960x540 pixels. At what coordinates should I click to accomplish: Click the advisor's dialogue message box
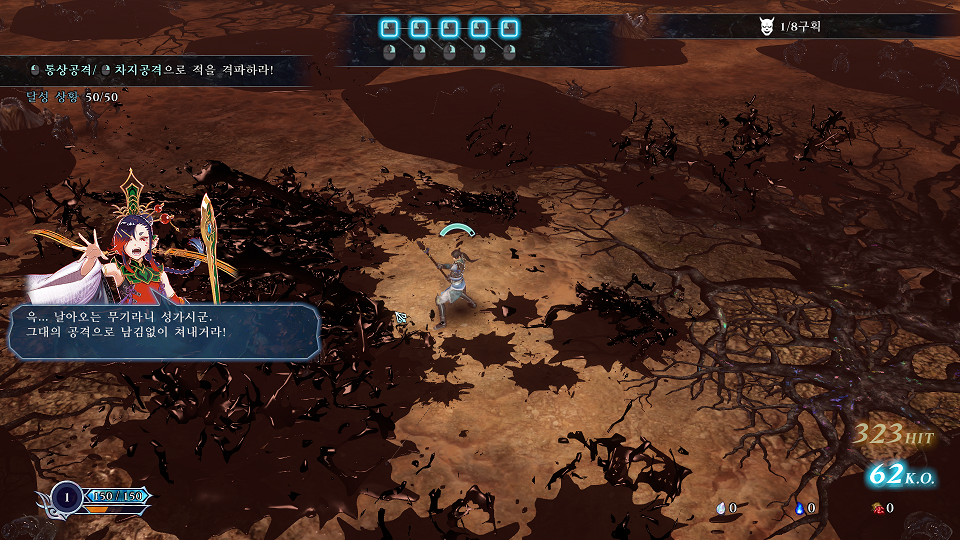pos(164,332)
